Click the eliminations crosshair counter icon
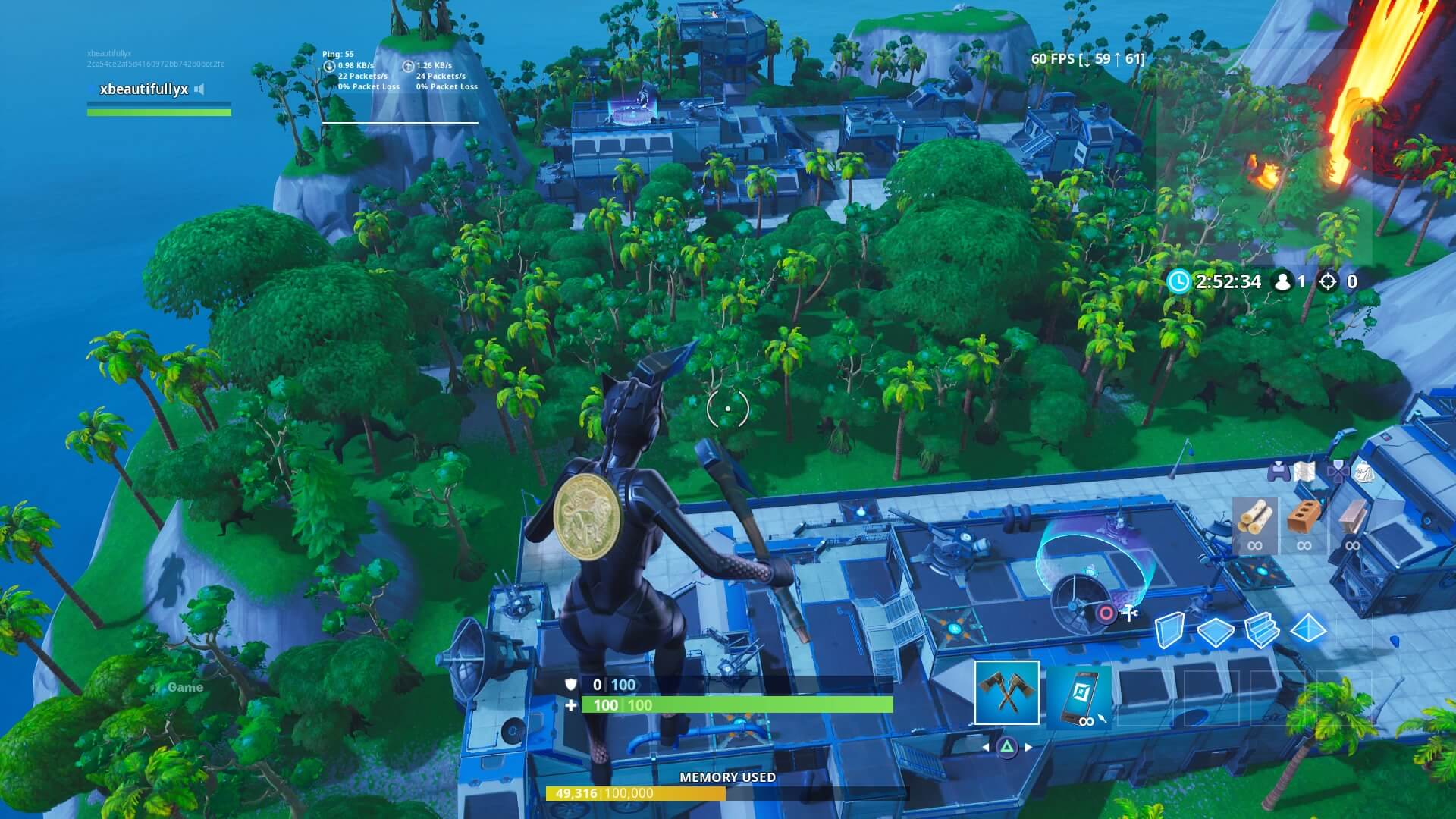 tap(1332, 281)
